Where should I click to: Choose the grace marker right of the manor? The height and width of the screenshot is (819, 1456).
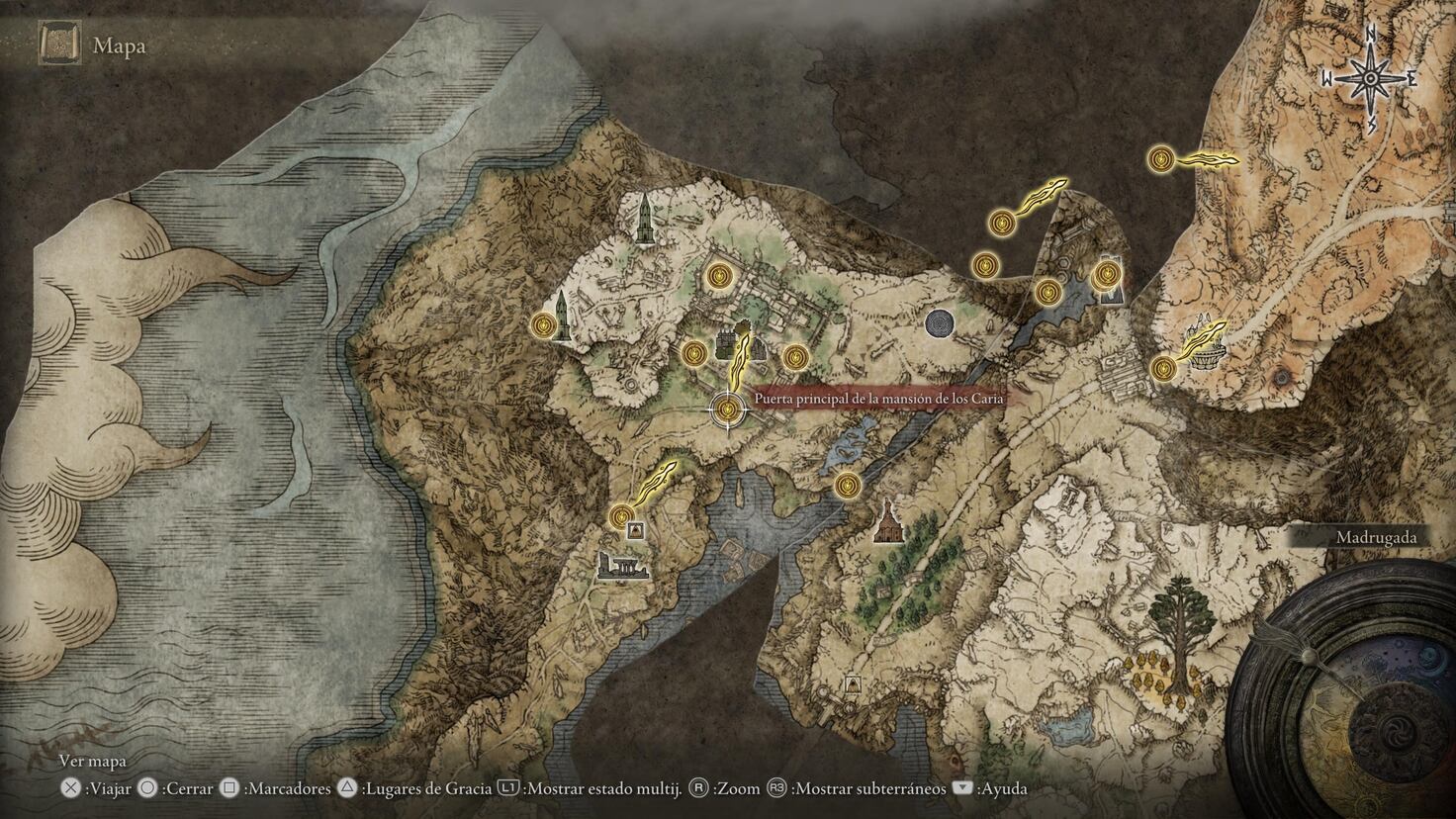pos(794,356)
